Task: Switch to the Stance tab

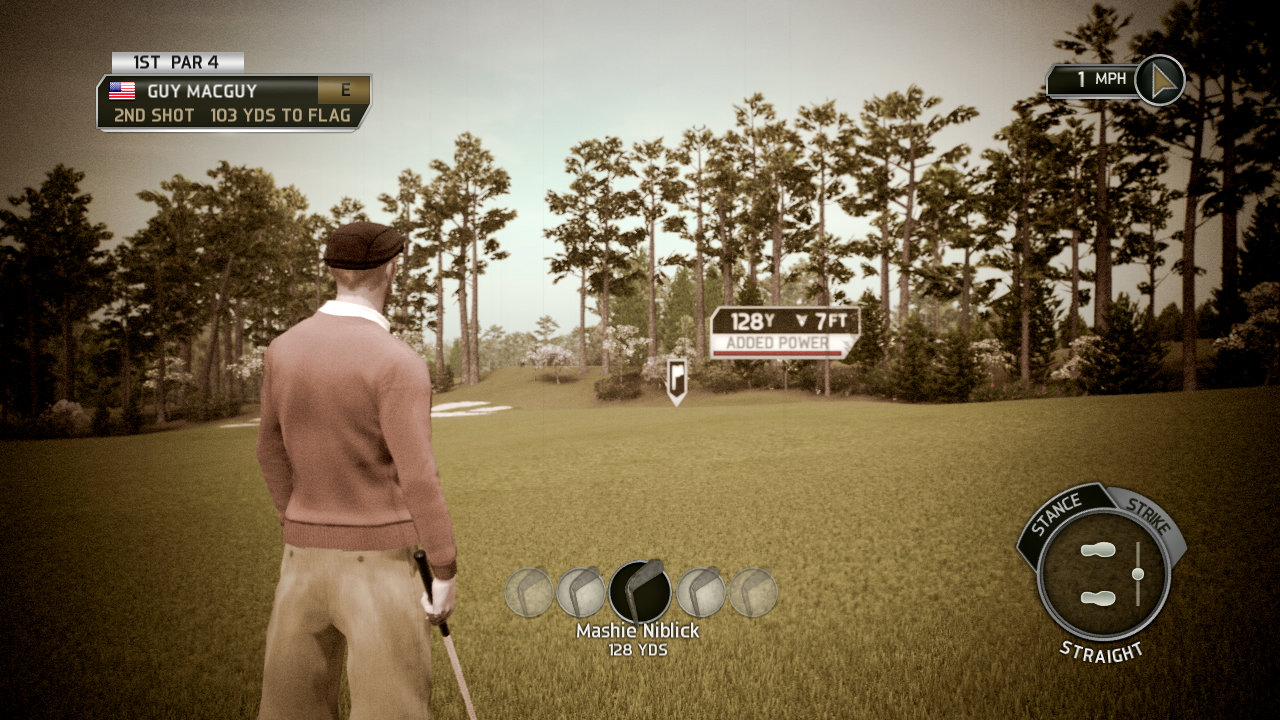Action: point(1058,512)
